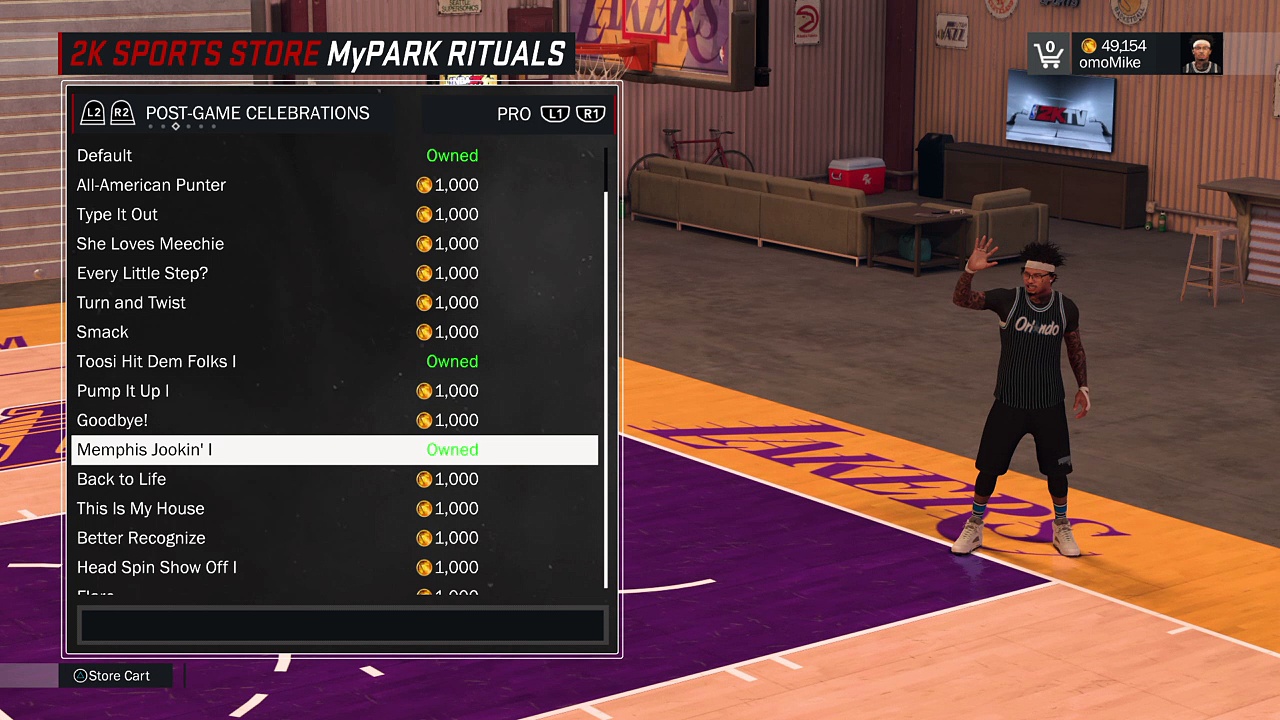
Task: Select Type It Out celebration
Action: click(117, 215)
